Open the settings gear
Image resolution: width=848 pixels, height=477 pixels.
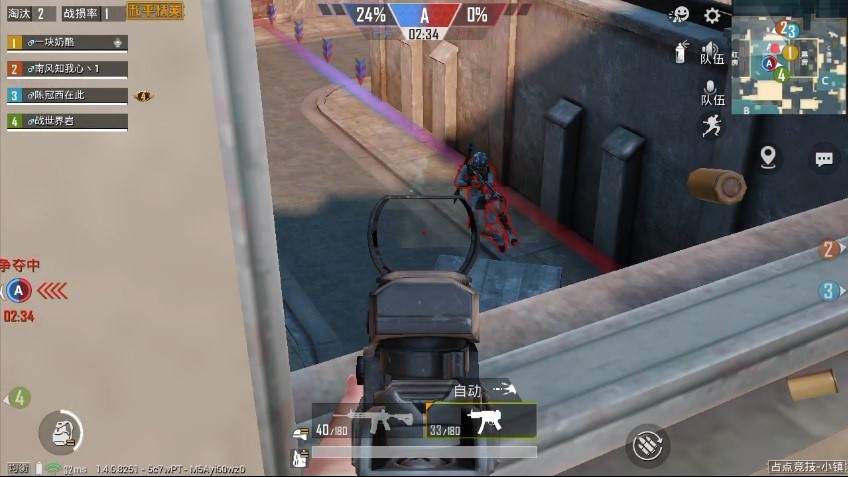click(712, 15)
